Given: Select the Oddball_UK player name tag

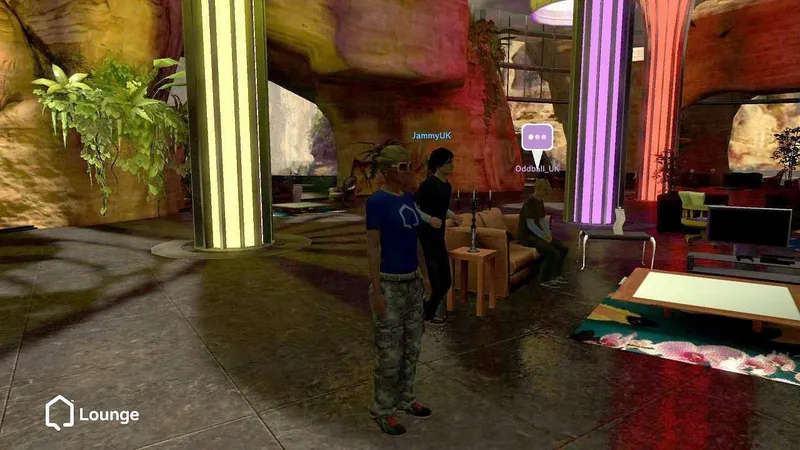Looking at the screenshot, I should pos(538,169).
